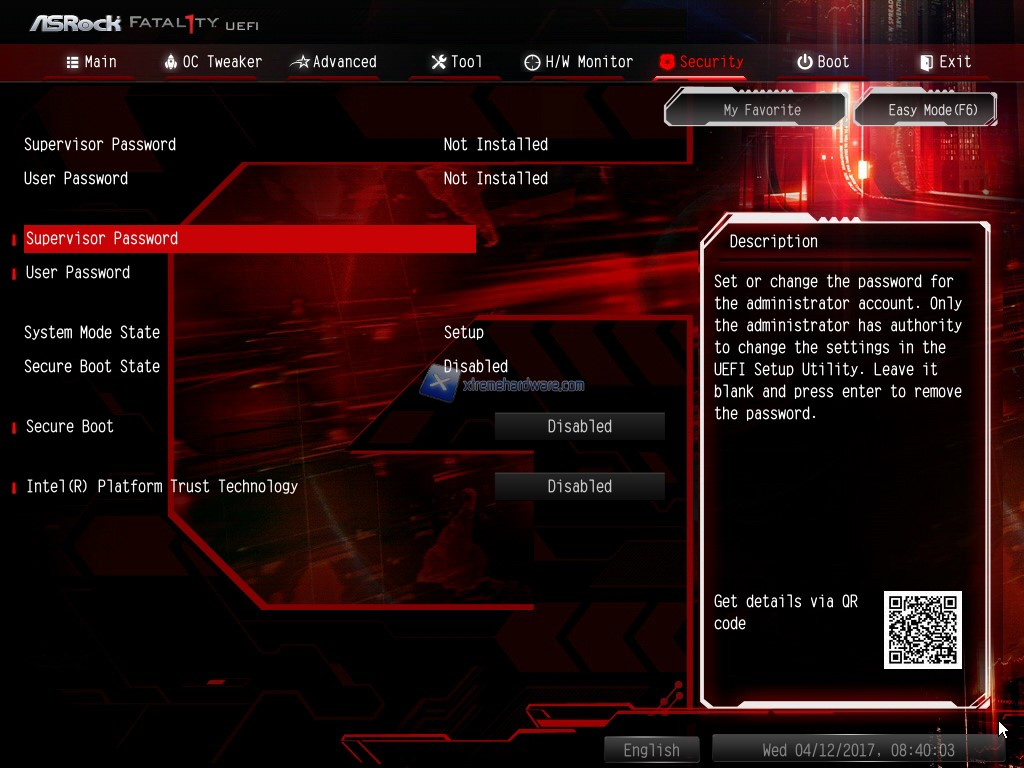Open the Secure Boot Disabled dropdown

[x=579, y=427]
